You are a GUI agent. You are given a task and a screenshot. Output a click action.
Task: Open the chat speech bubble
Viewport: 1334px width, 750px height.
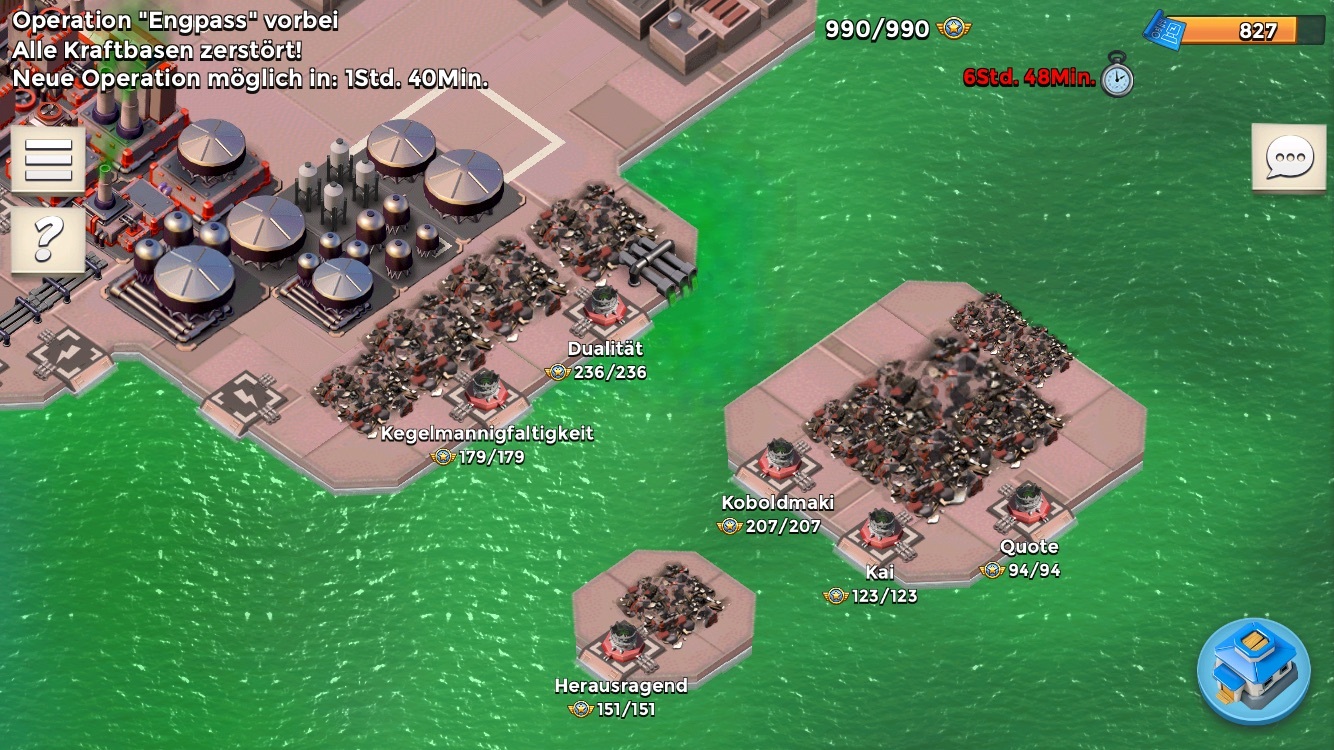pyautogui.click(x=1289, y=158)
